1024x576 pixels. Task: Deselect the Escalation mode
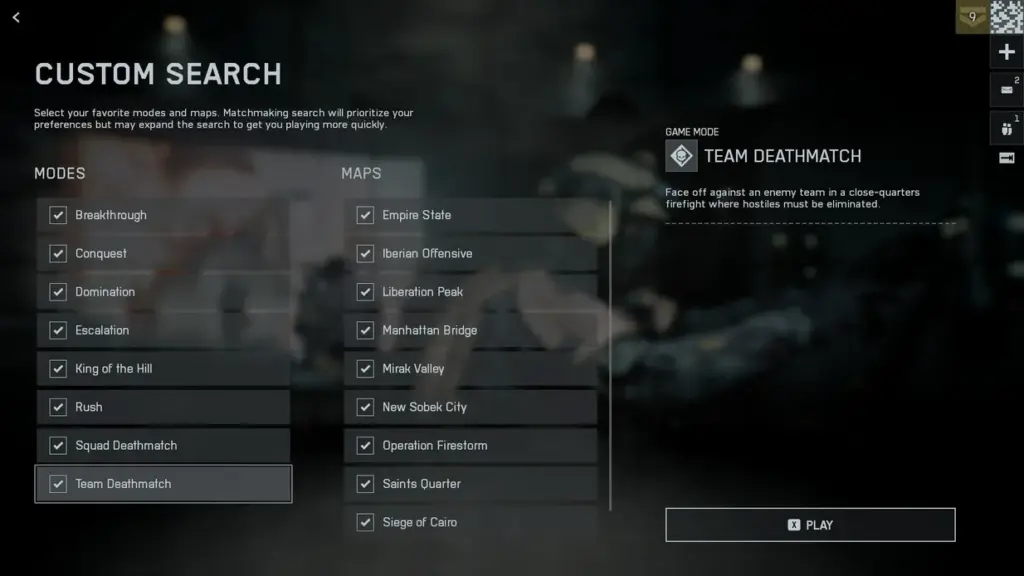58,330
